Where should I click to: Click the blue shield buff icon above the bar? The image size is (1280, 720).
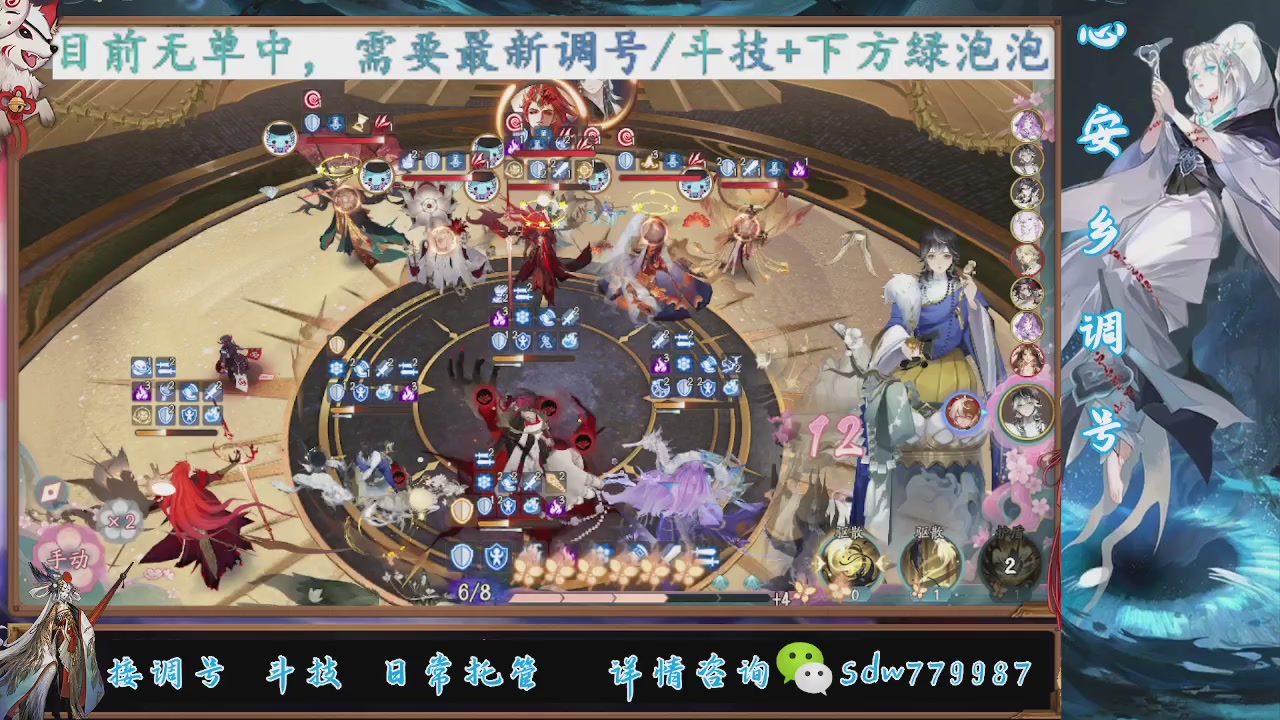point(463,554)
